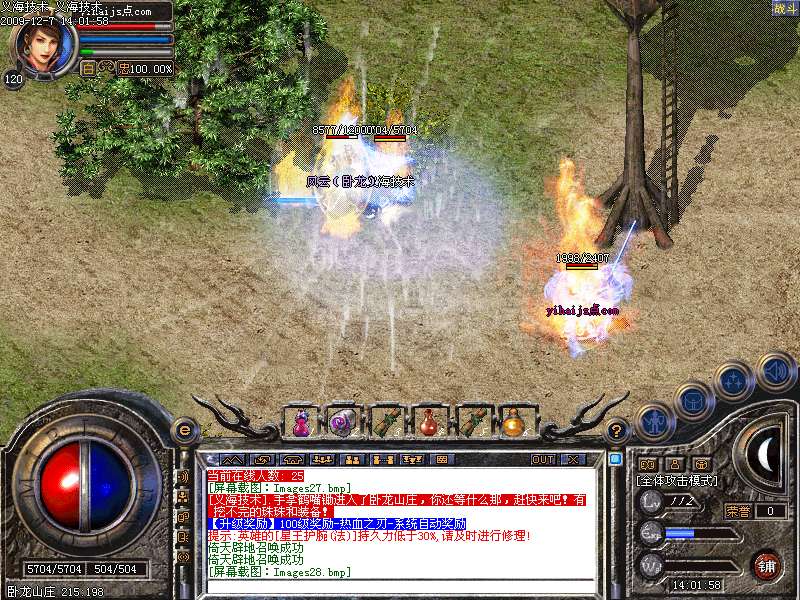Open the skills round button with stars
The height and width of the screenshot is (600, 800).
735,381
